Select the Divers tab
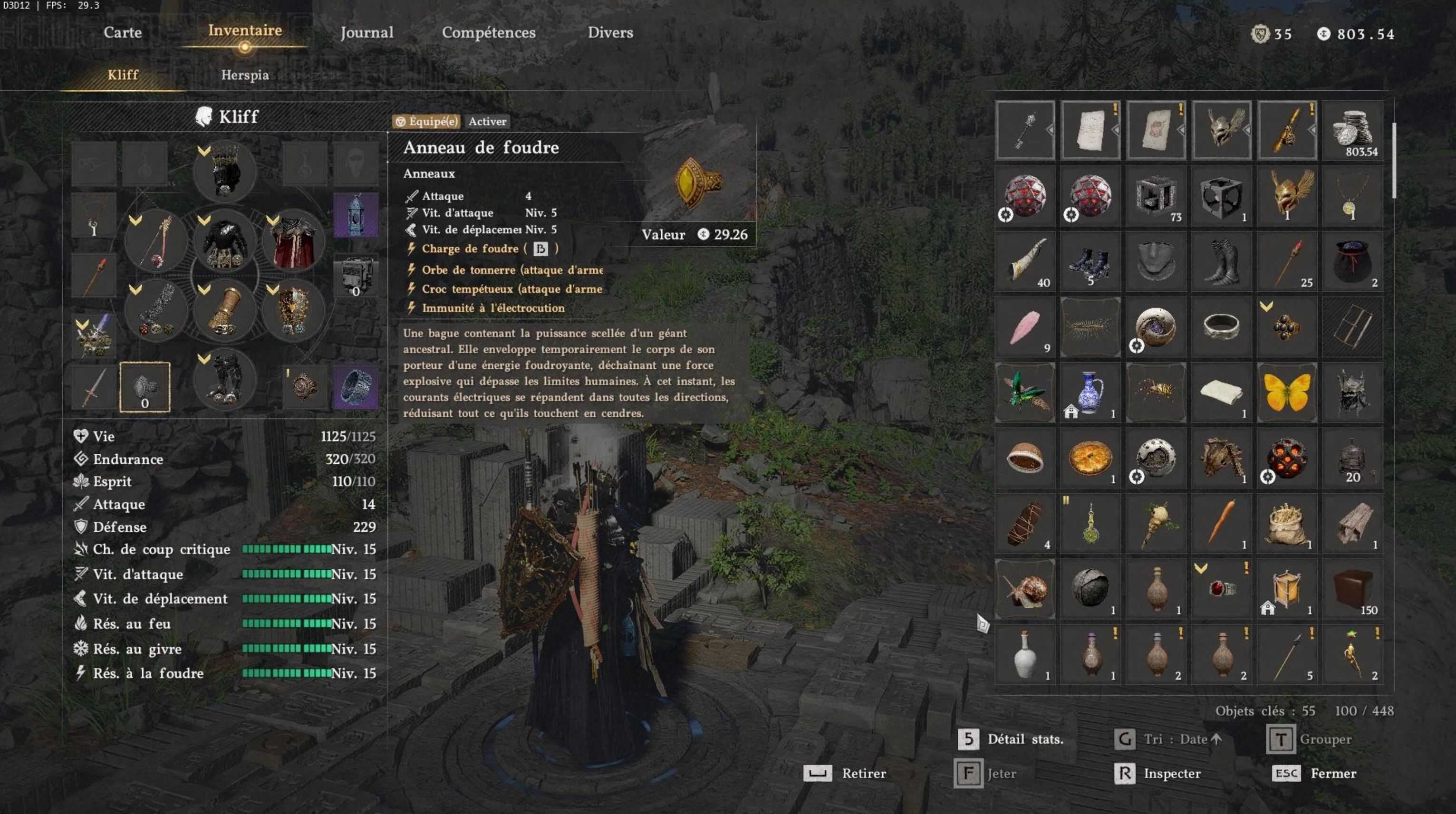The width and height of the screenshot is (1456, 814). coord(610,33)
